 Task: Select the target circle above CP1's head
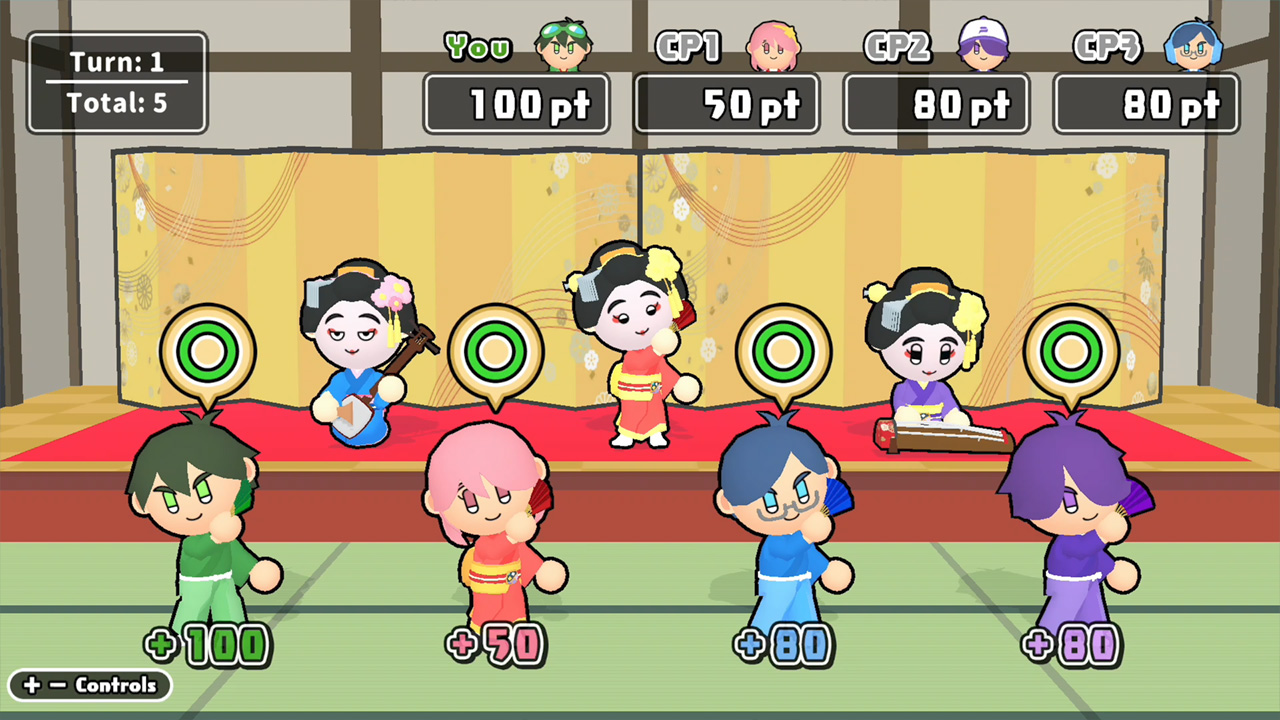click(497, 352)
